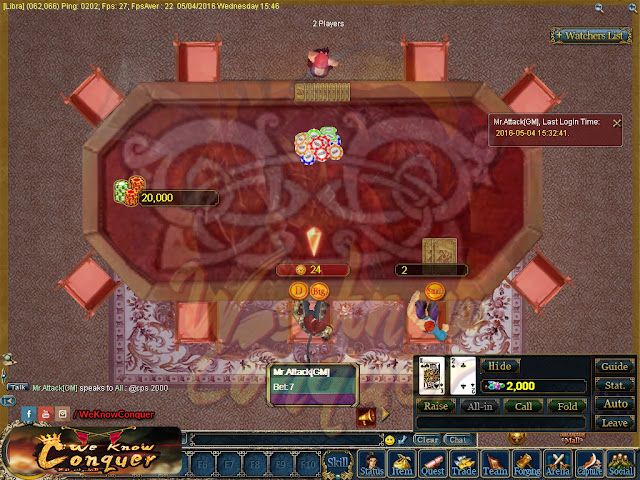The height and width of the screenshot is (480, 640).
Task: Leave the poker table
Action: (x=614, y=423)
